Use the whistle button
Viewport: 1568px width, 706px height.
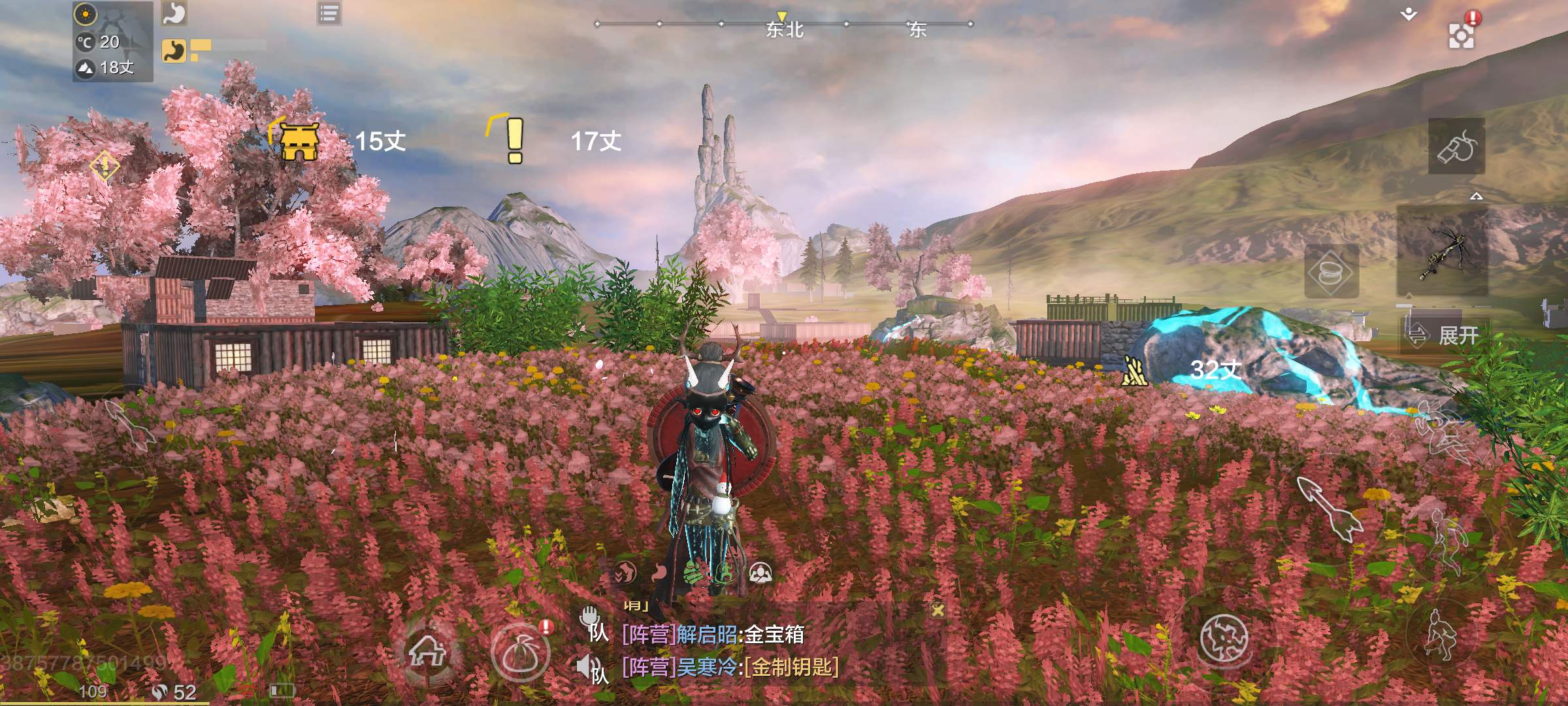[1456, 147]
